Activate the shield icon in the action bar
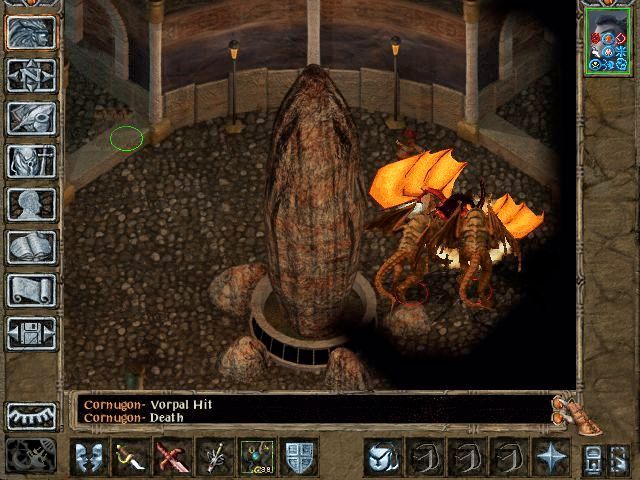The width and height of the screenshot is (640, 480). [x=298, y=457]
